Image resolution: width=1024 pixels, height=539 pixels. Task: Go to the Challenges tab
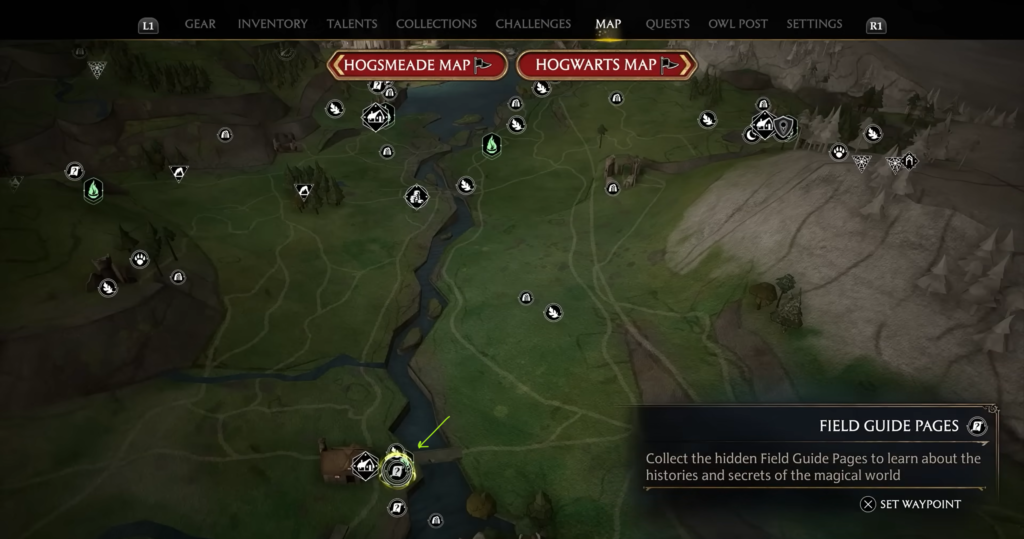533,24
